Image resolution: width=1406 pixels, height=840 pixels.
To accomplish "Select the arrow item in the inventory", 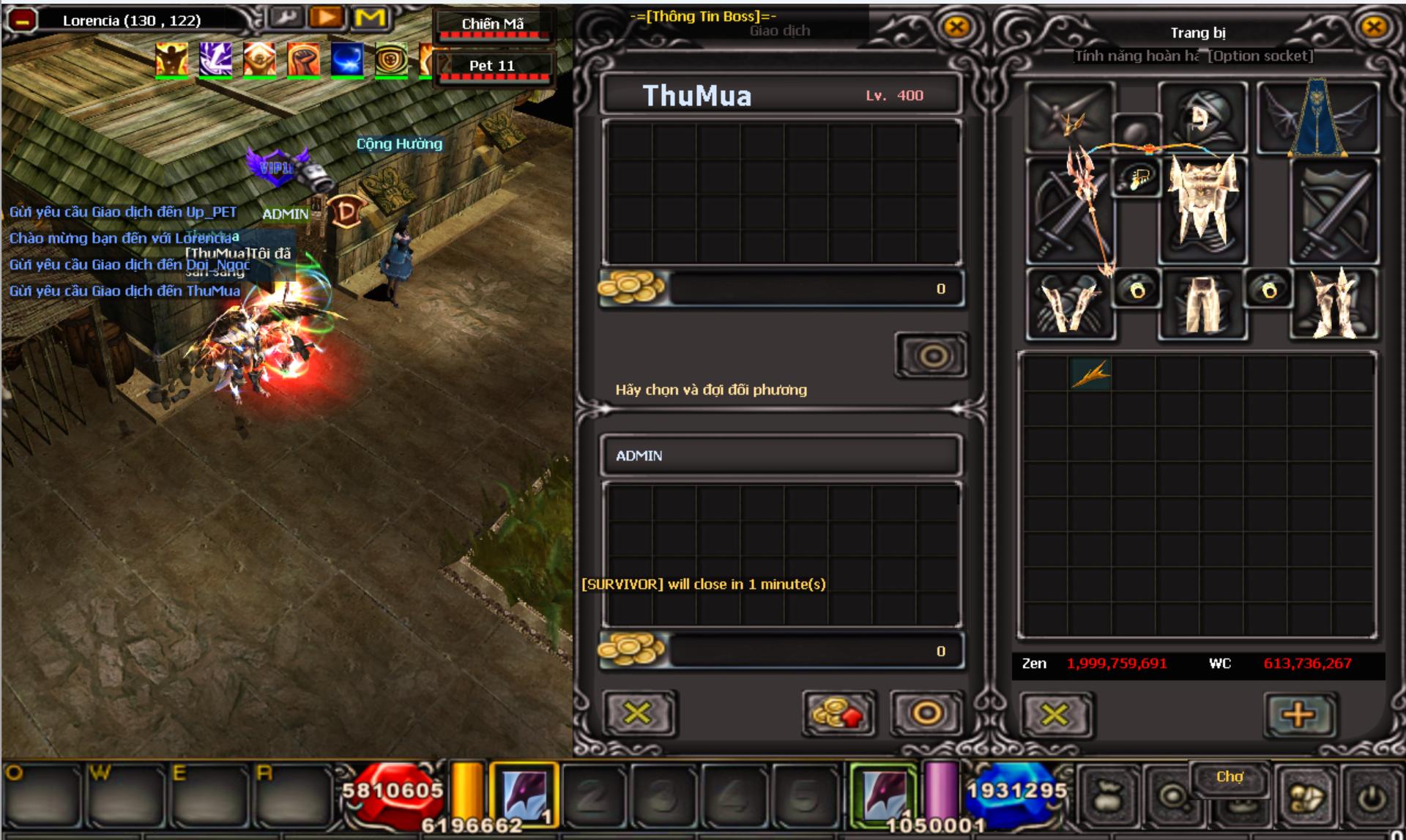I will click(x=1090, y=373).
